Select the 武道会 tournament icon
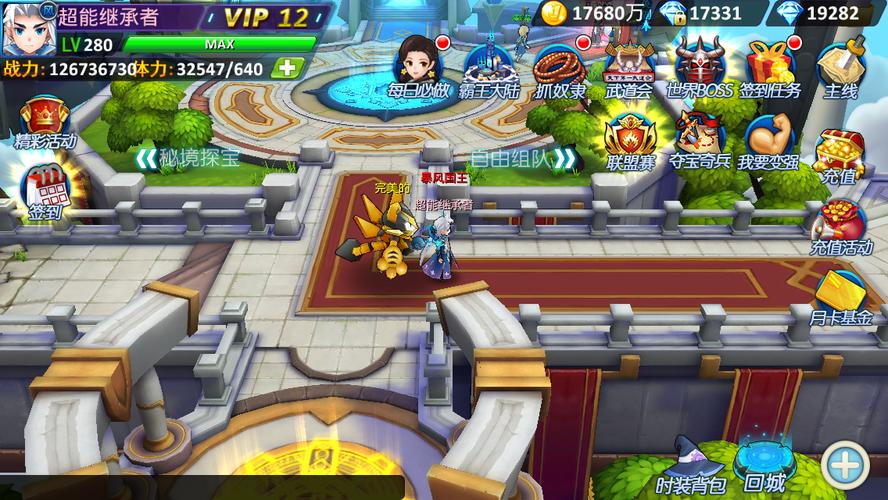 [629, 66]
